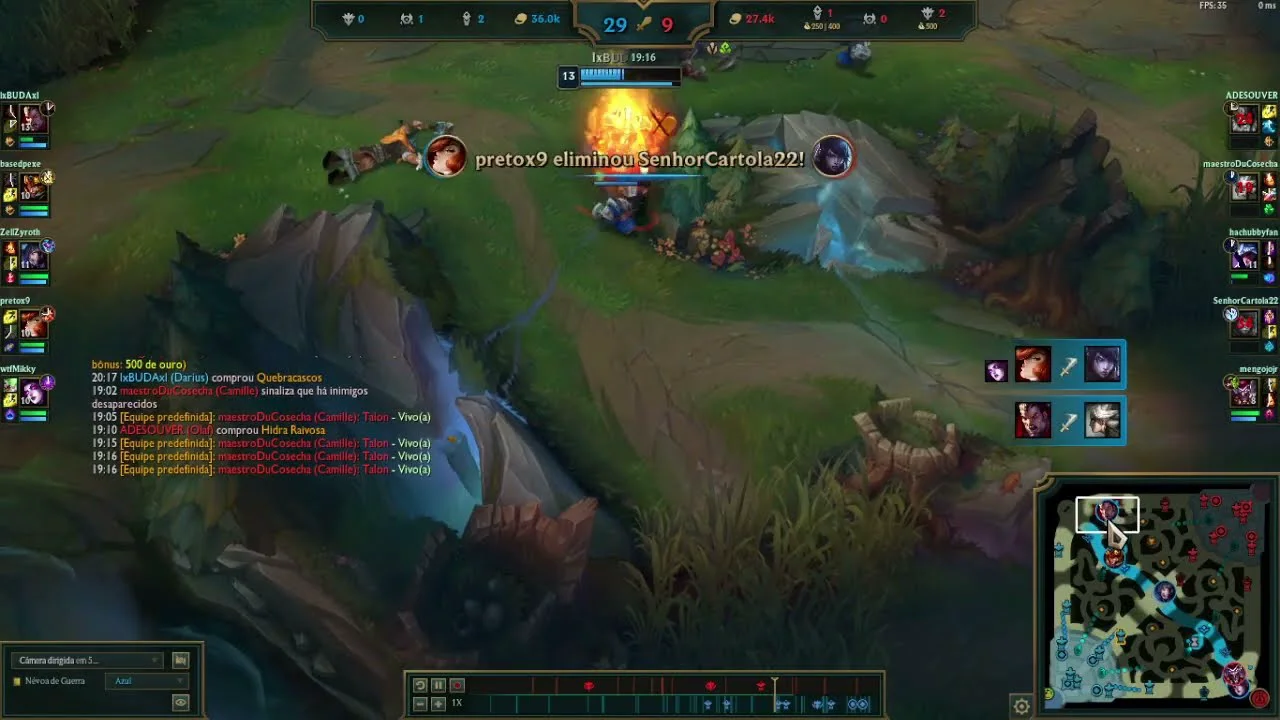The width and height of the screenshot is (1280, 720).
Task: Start recording with the red record button
Action: pos(457,685)
